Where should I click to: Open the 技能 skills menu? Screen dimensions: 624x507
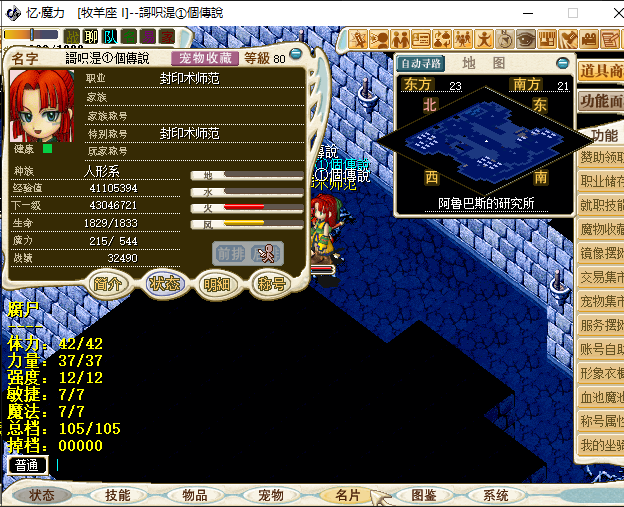click(117, 495)
